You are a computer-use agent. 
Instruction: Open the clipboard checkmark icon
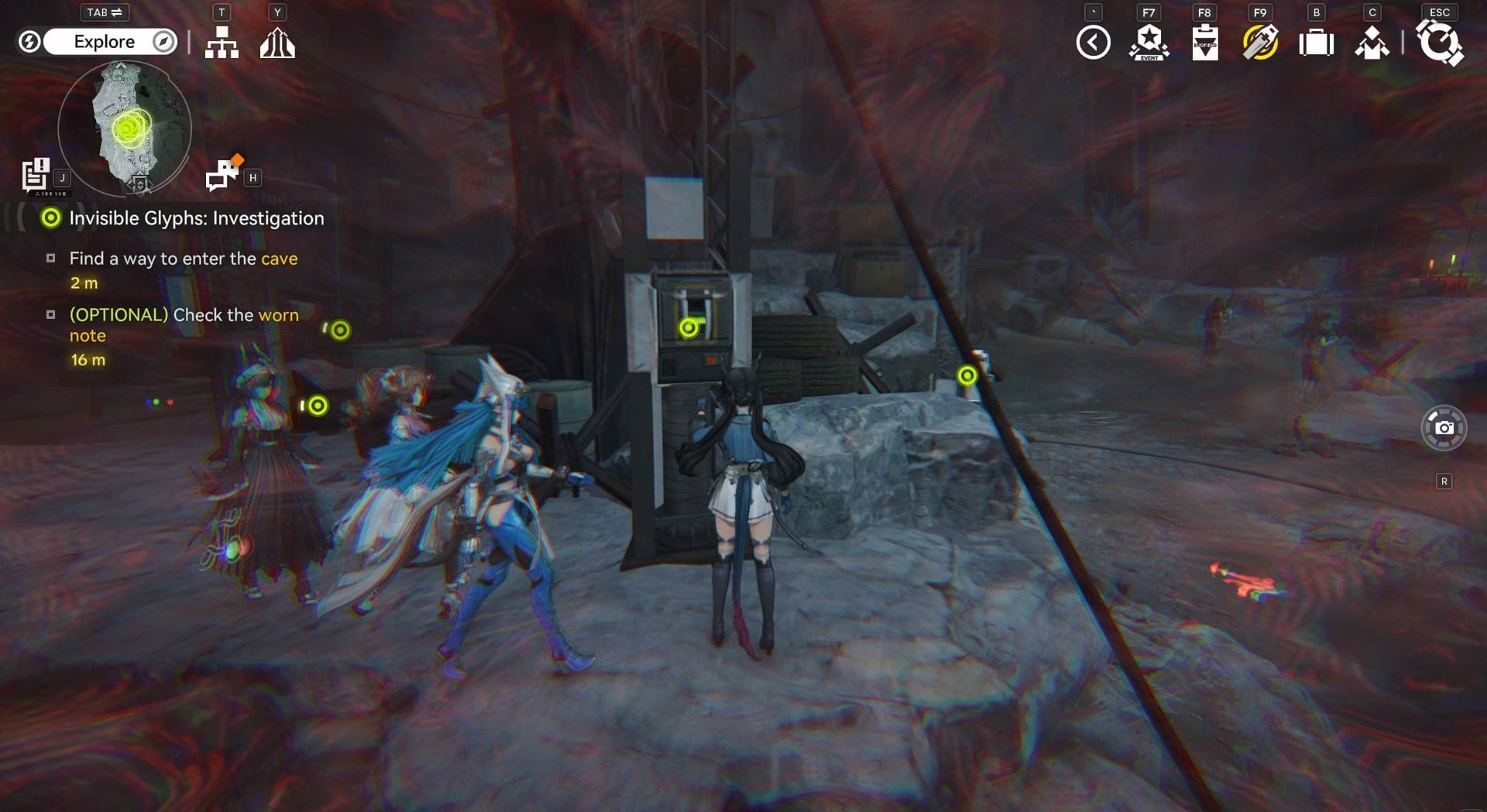coord(1204,43)
